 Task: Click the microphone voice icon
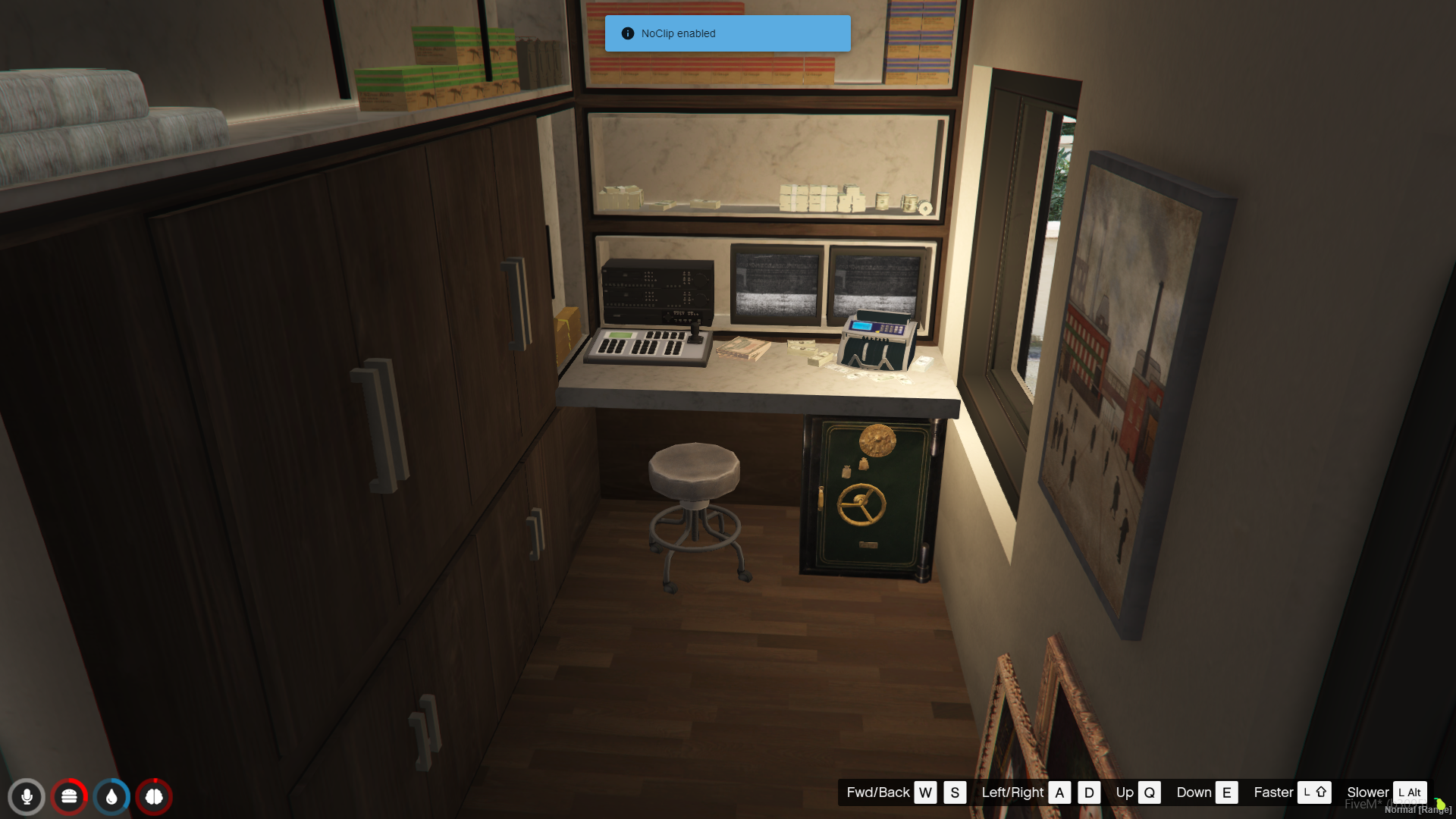(27, 796)
